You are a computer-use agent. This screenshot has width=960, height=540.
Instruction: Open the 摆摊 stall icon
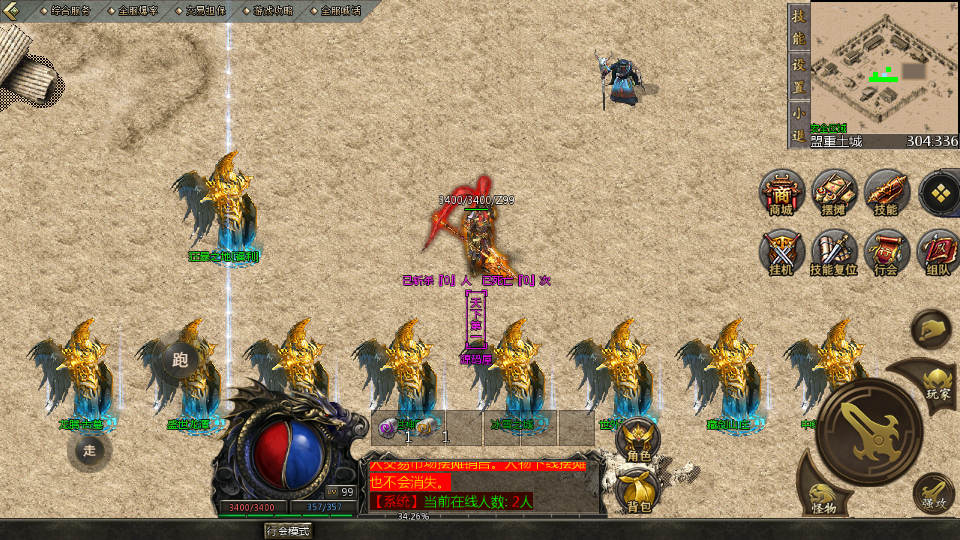coord(833,191)
